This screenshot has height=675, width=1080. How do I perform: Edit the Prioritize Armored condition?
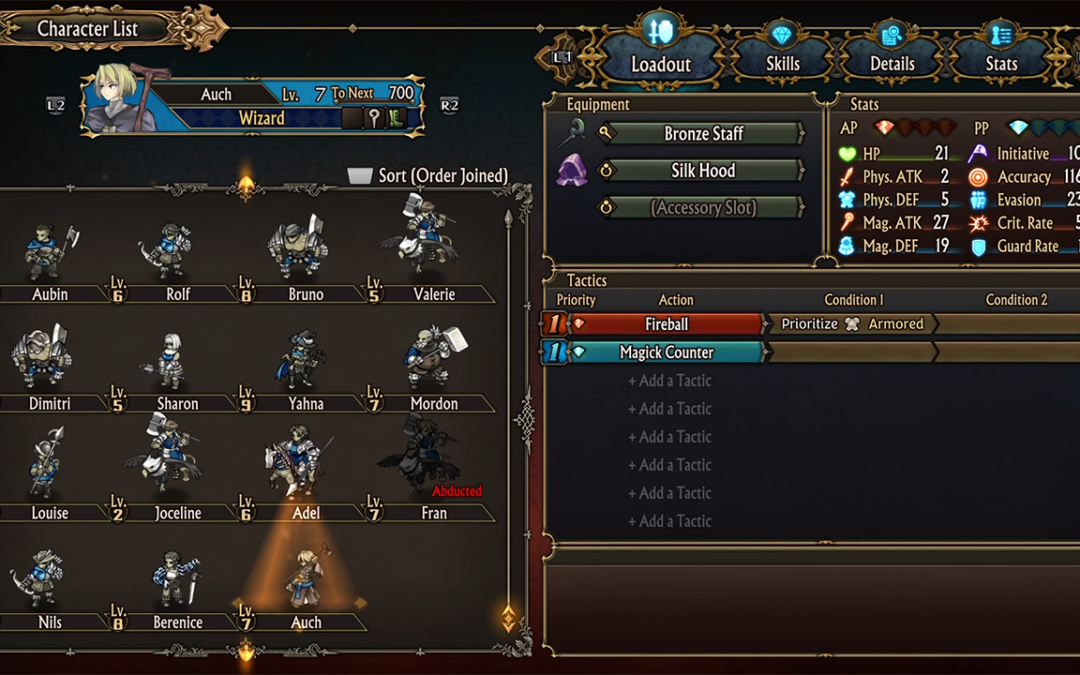click(852, 324)
